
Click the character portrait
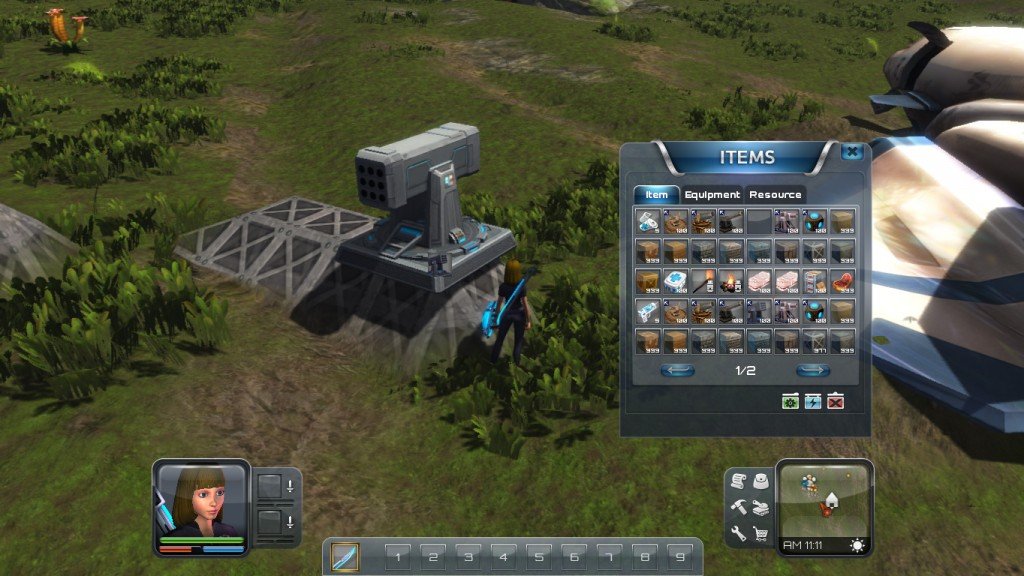pyautogui.click(x=200, y=500)
